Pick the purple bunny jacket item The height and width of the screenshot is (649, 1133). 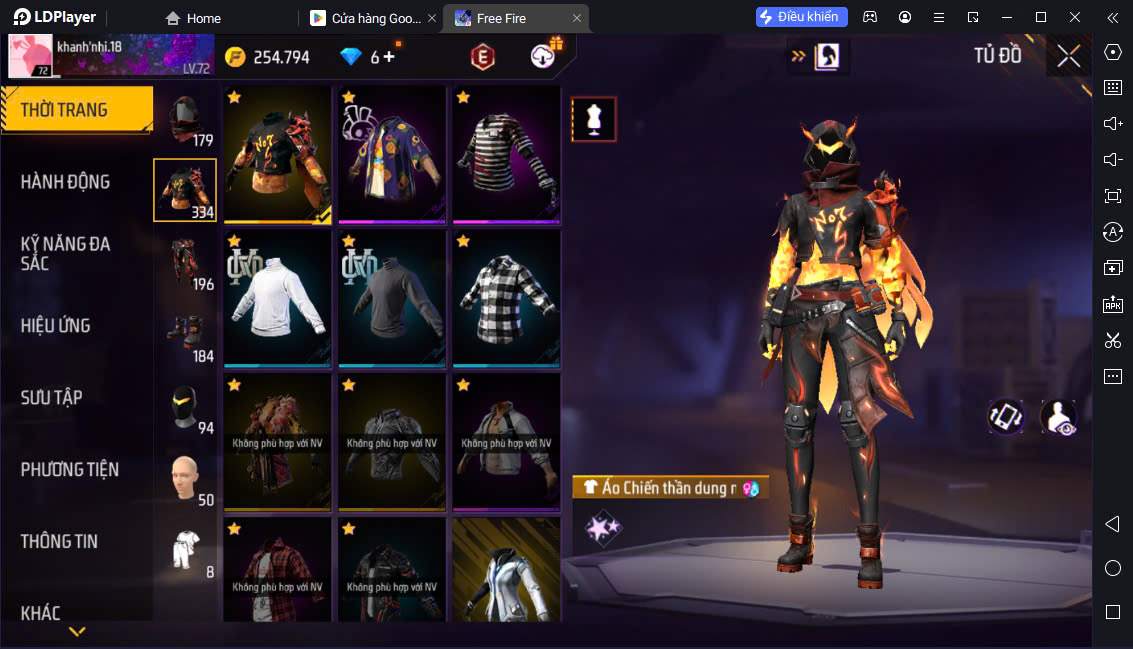tap(391, 154)
